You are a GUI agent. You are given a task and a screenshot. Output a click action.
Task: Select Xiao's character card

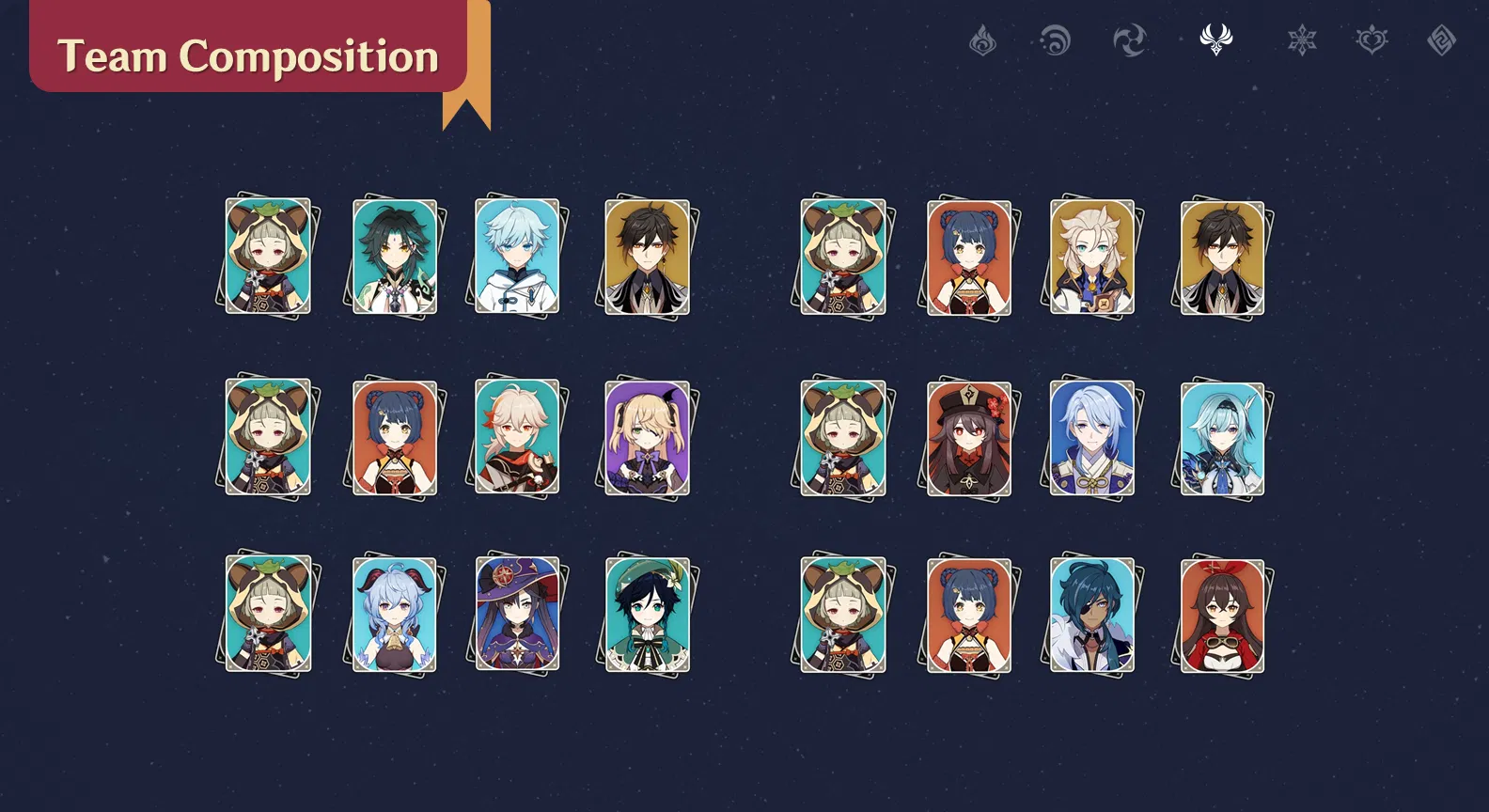tap(393, 256)
